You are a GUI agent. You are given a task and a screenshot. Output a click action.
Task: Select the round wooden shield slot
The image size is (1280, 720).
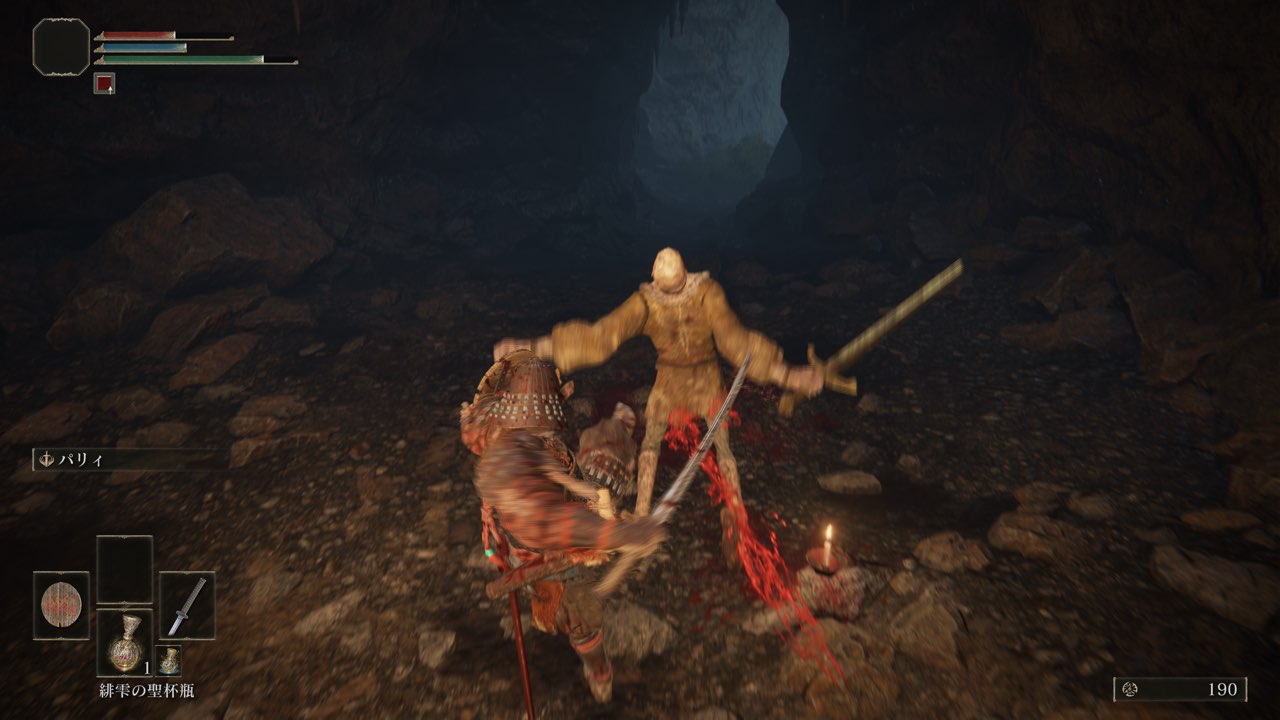[61, 605]
